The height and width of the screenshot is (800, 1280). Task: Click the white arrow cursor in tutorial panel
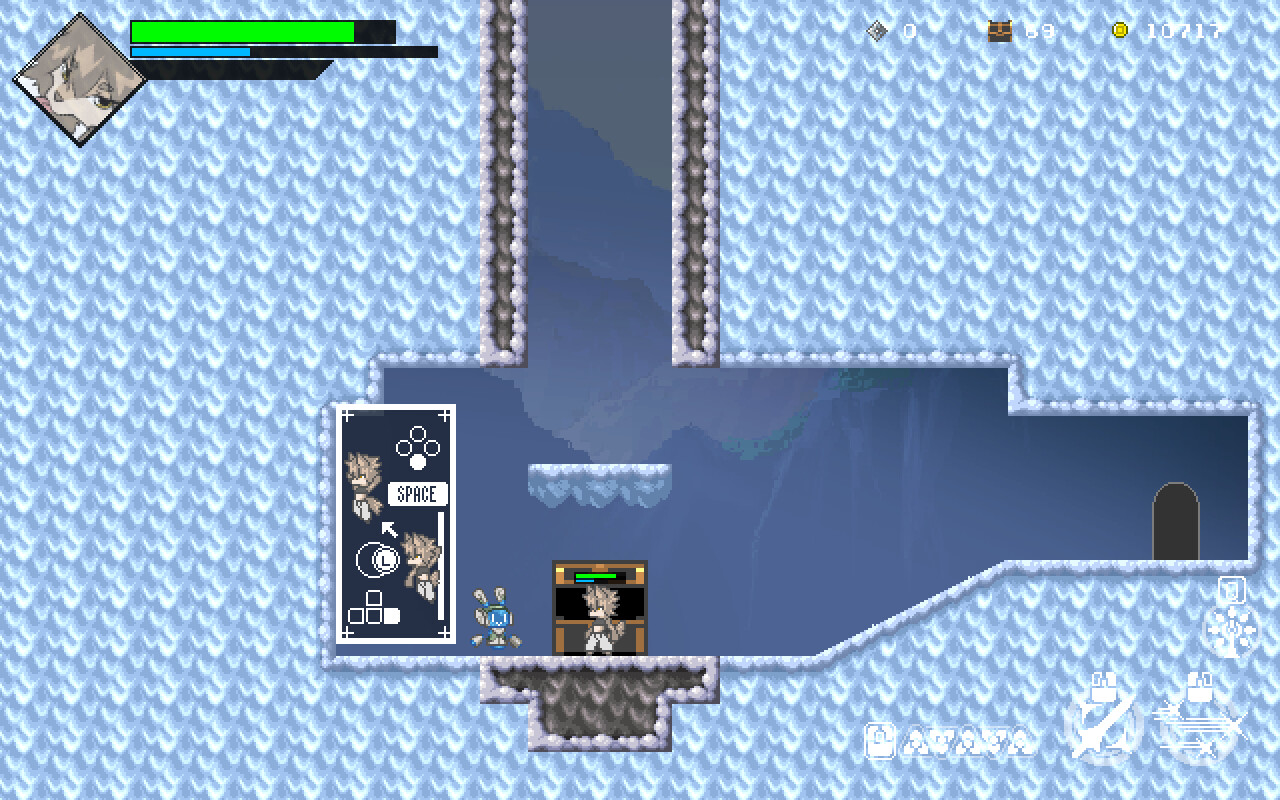pos(388,527)
